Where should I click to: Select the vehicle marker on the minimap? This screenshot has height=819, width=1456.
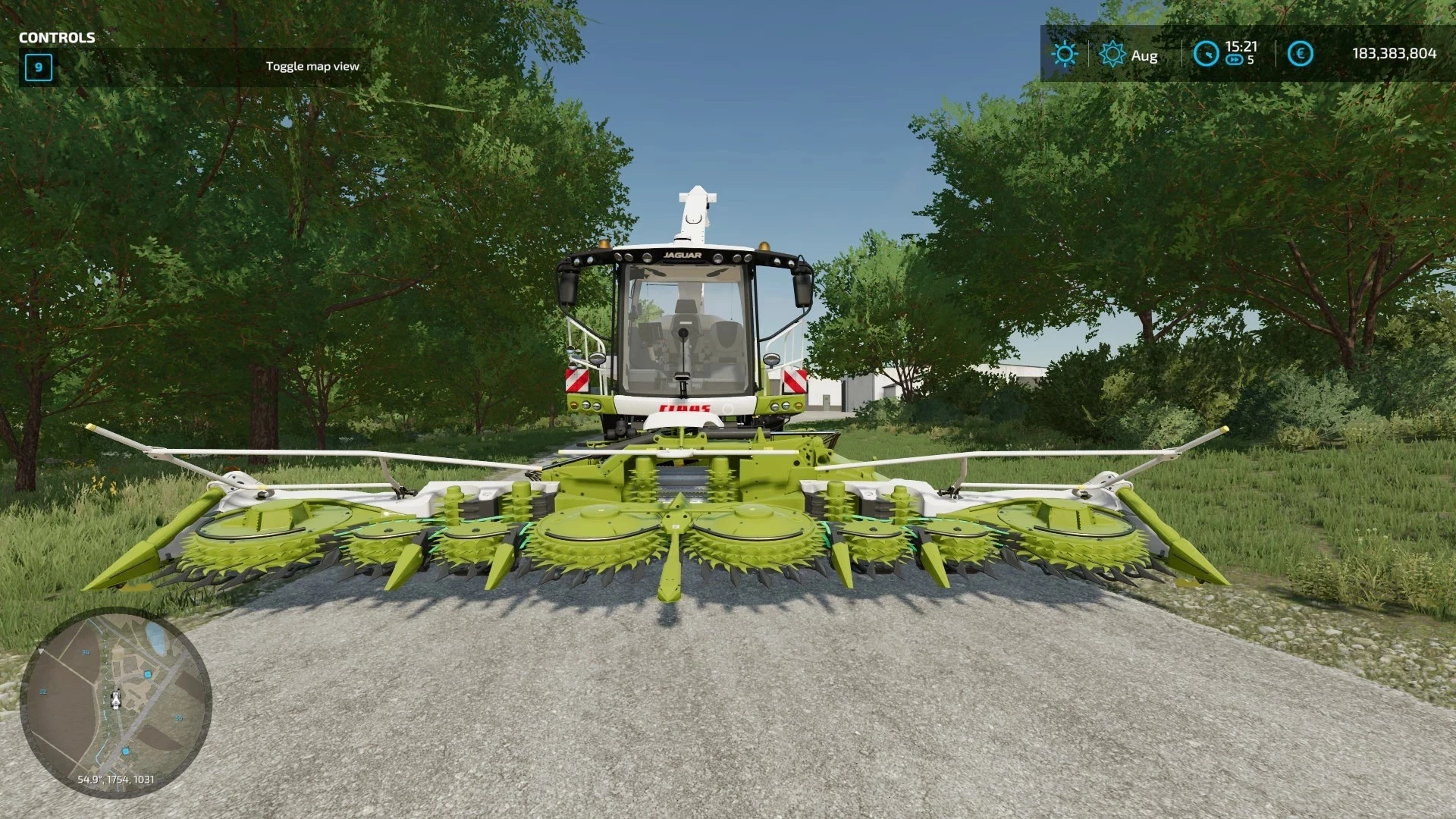(115, 700)
